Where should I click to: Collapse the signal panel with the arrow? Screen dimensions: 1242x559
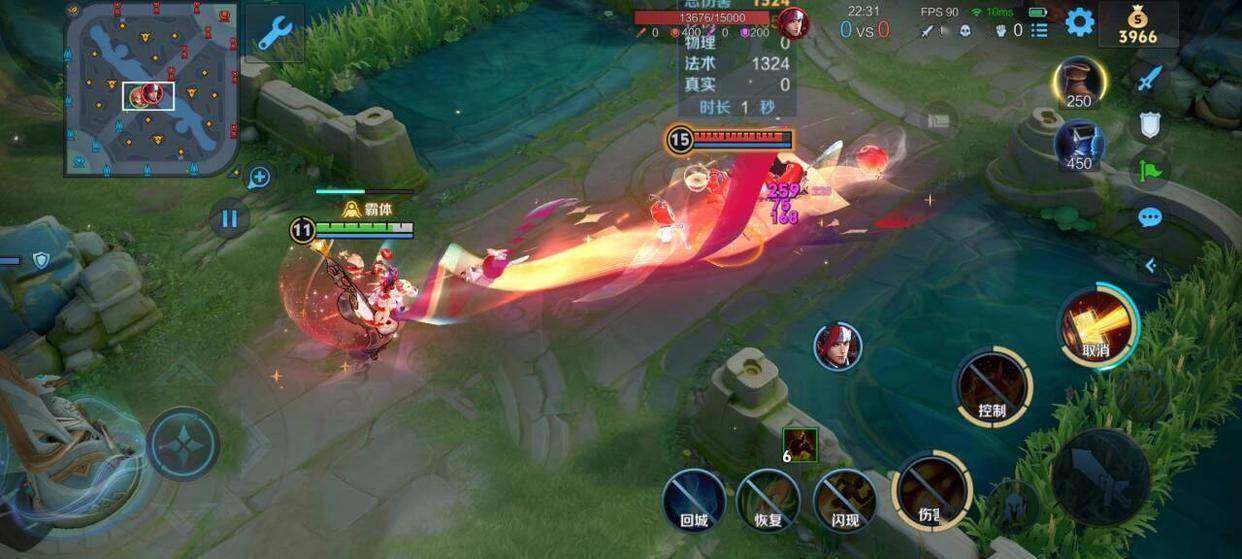click(x=1150, y=265)
